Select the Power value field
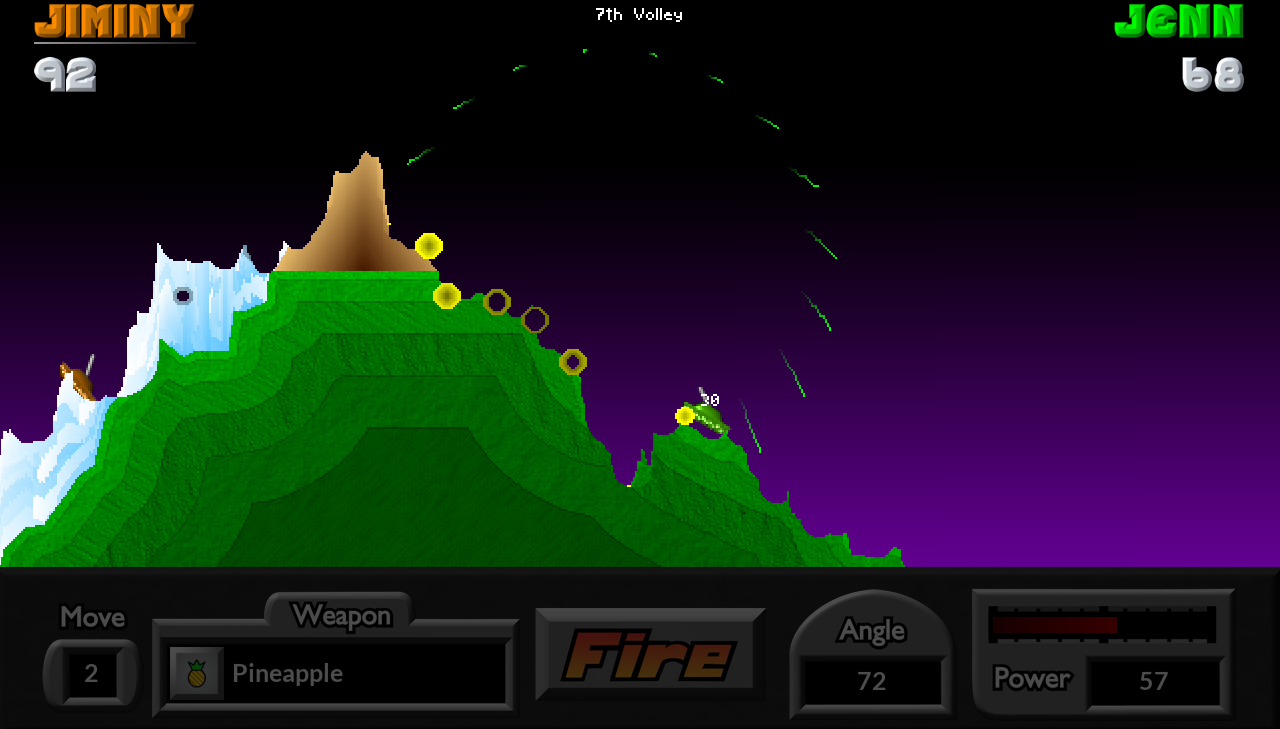The image size is (1280, 729). tap(1154, 681)
